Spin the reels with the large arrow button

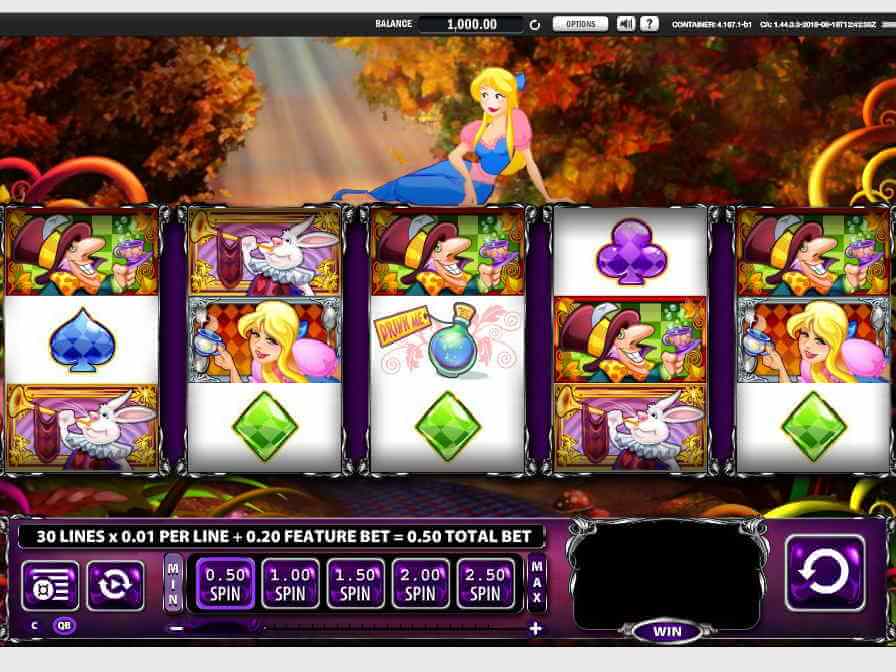tap(825, 572)
